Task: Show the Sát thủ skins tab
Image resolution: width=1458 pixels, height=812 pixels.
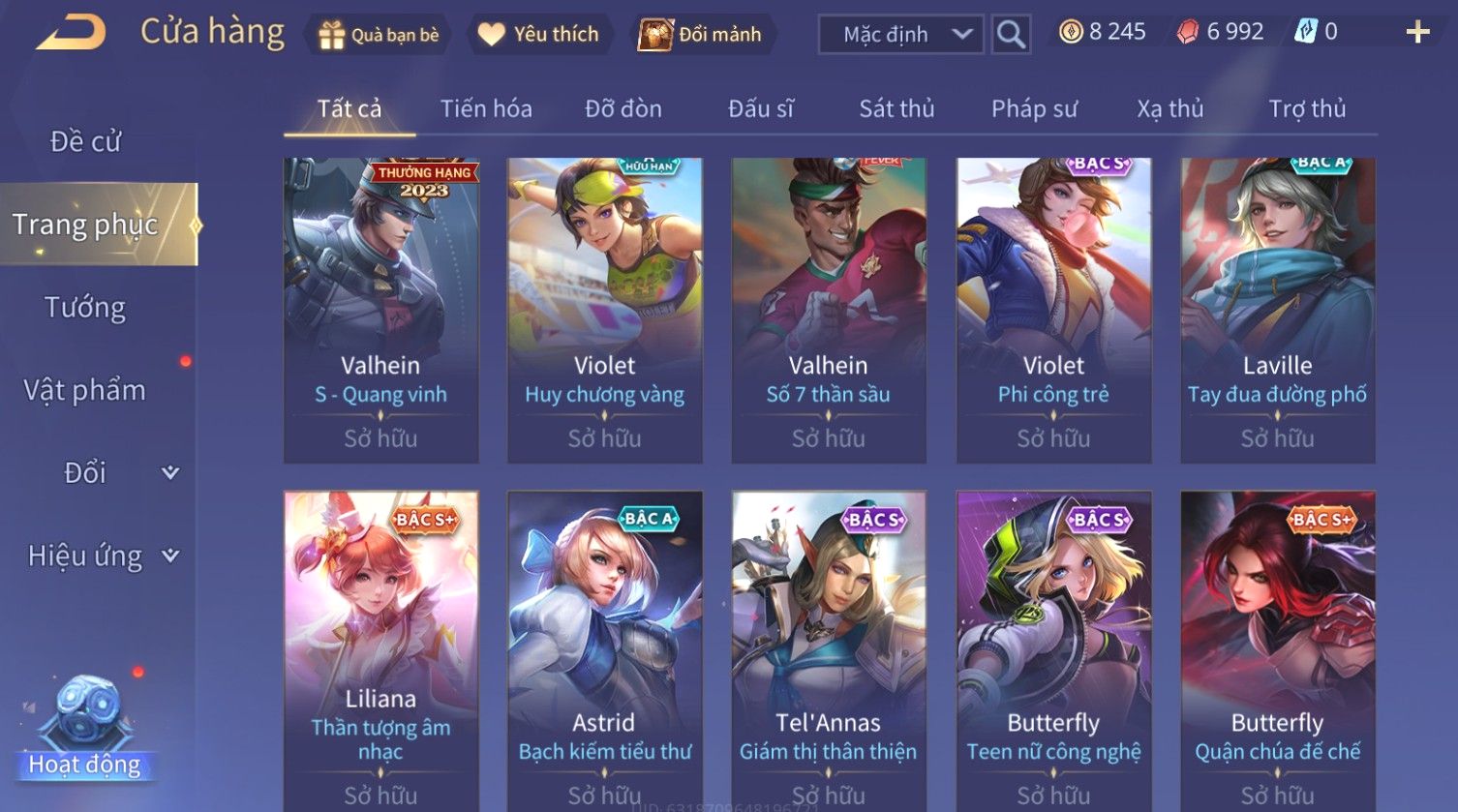Action: [896, 108]
